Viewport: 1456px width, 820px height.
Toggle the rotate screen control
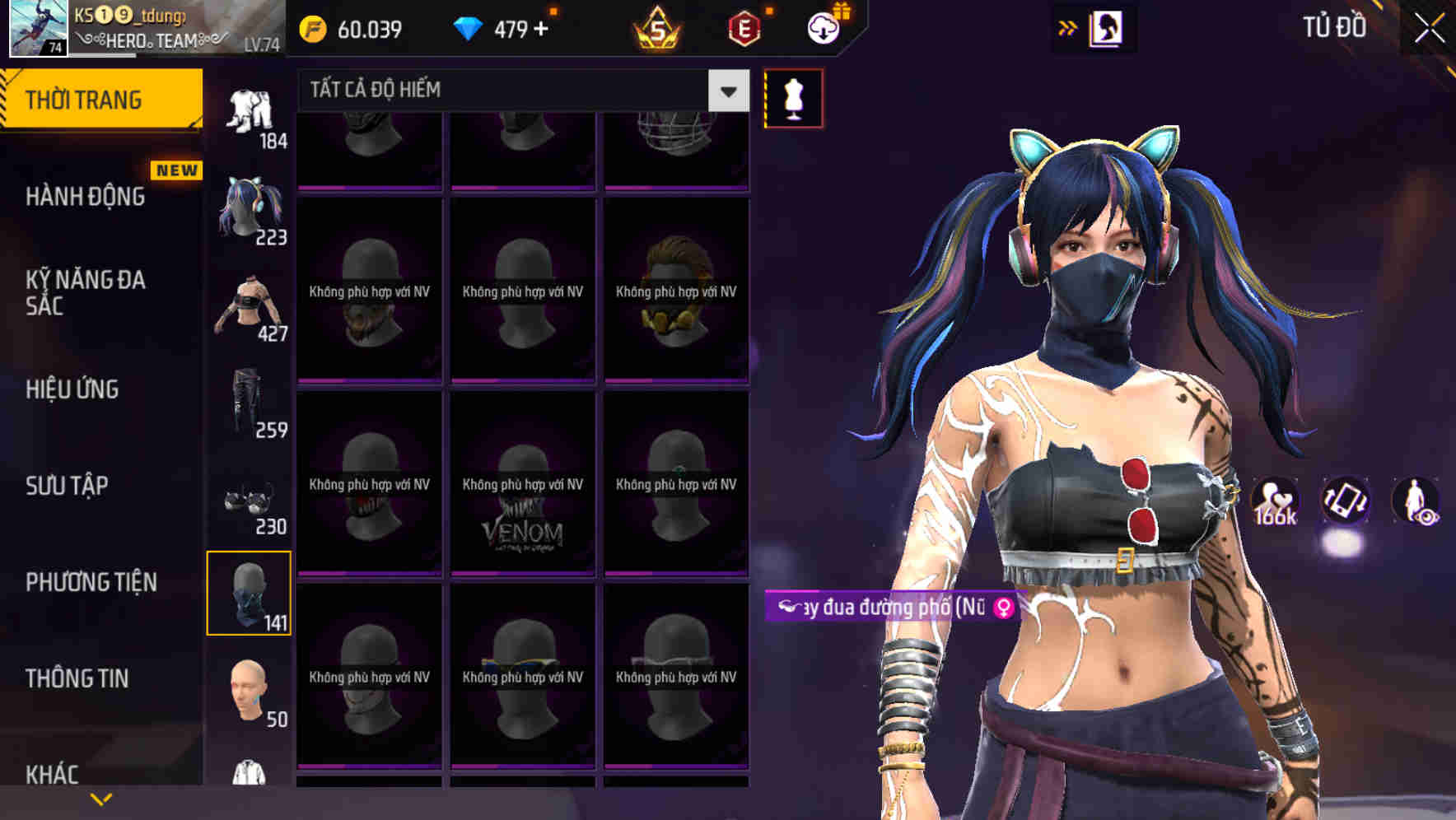coord(1346,502)
